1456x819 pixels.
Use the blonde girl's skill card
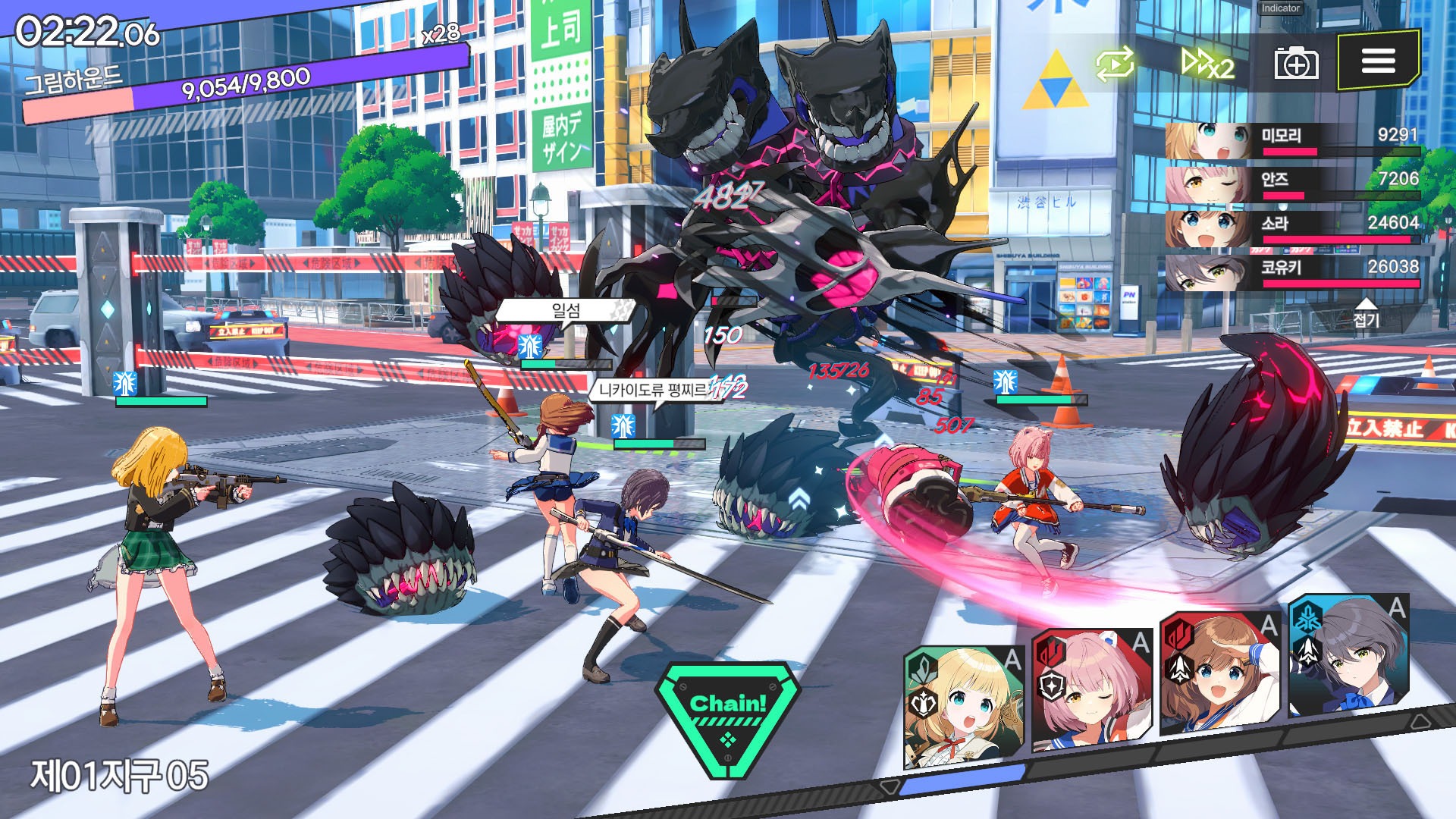[963, 705]
